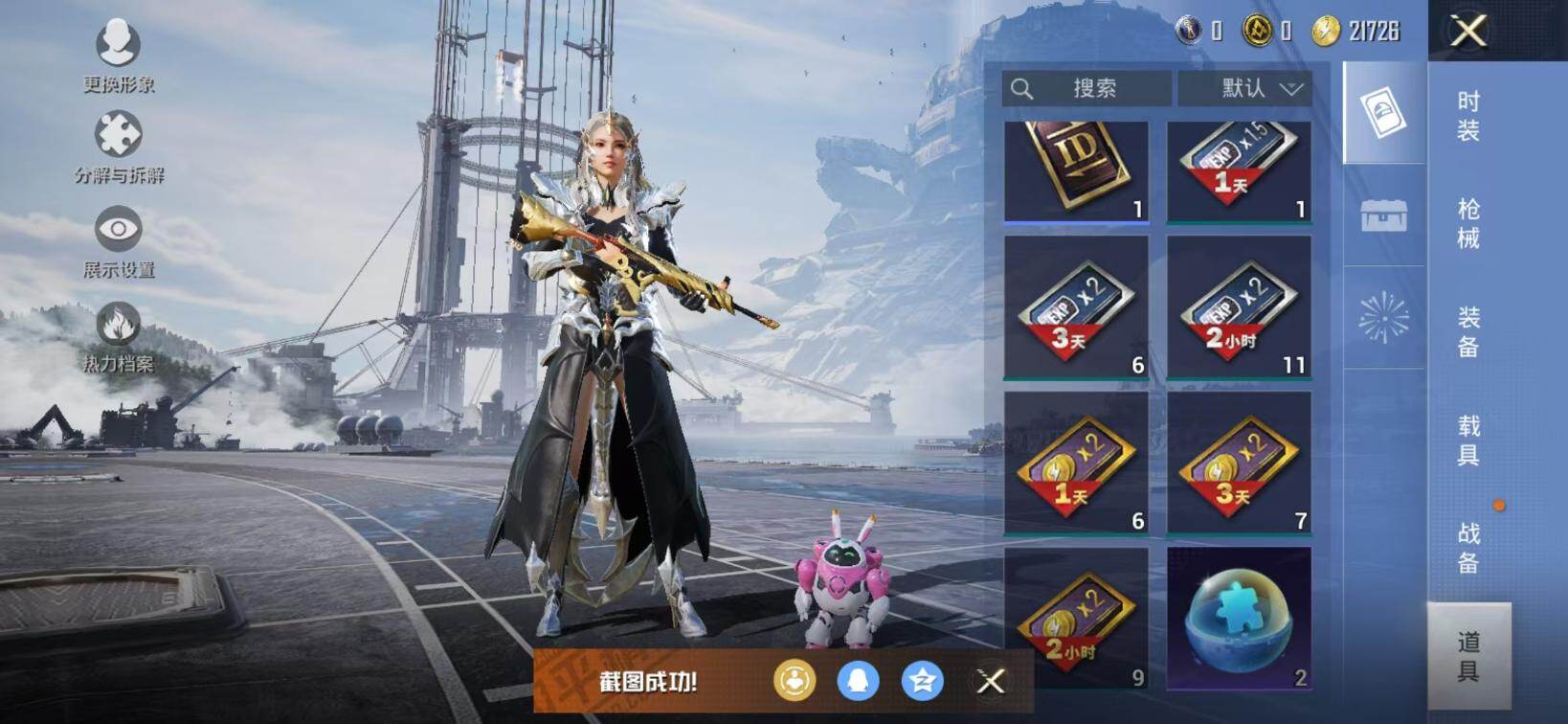The image size is (1568, 724).
Task: Select the EXP x1.5 one-day card
Action: click(1239, 170)
